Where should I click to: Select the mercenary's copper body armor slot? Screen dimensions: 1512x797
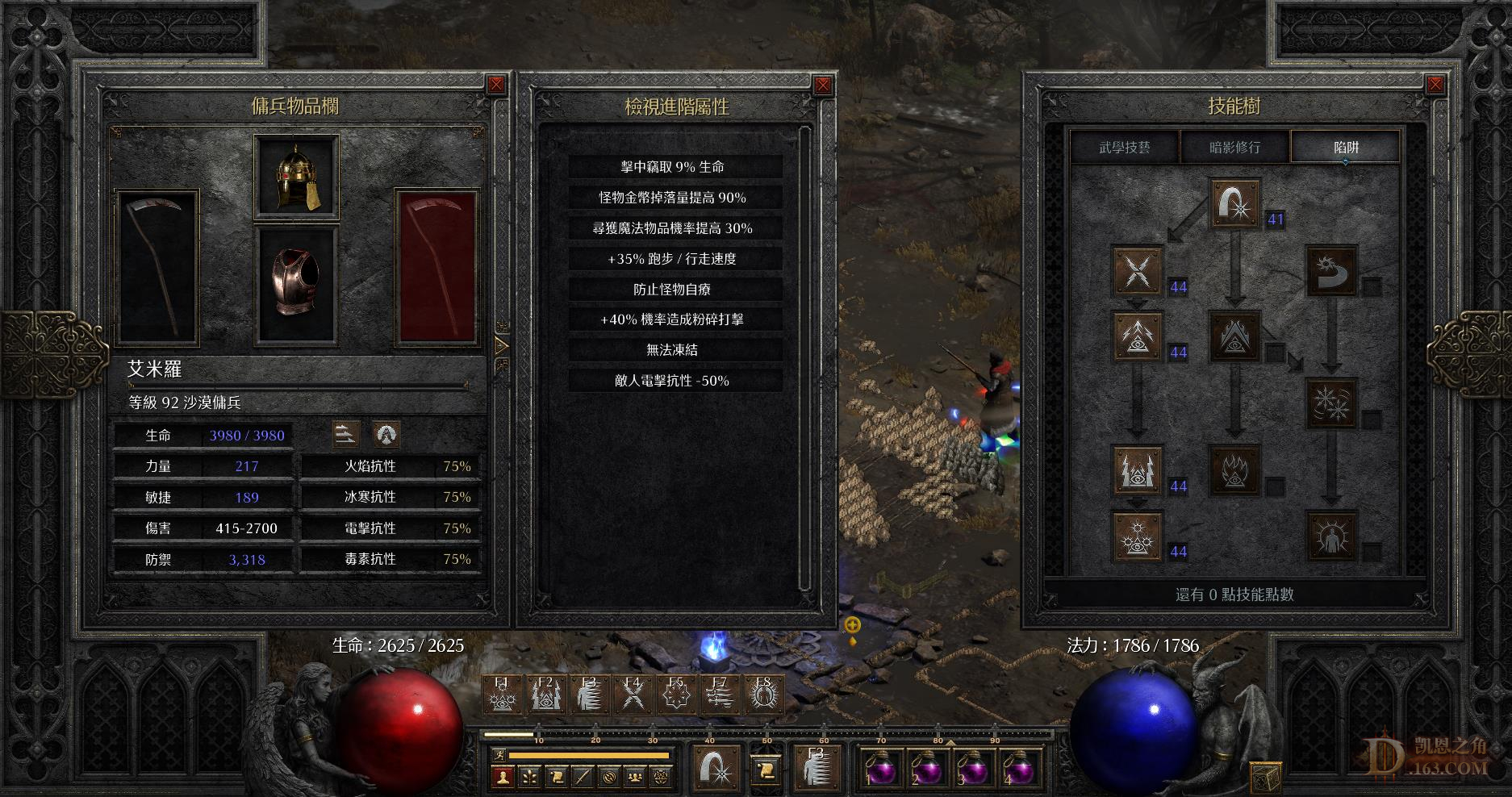tap(296, 282)
